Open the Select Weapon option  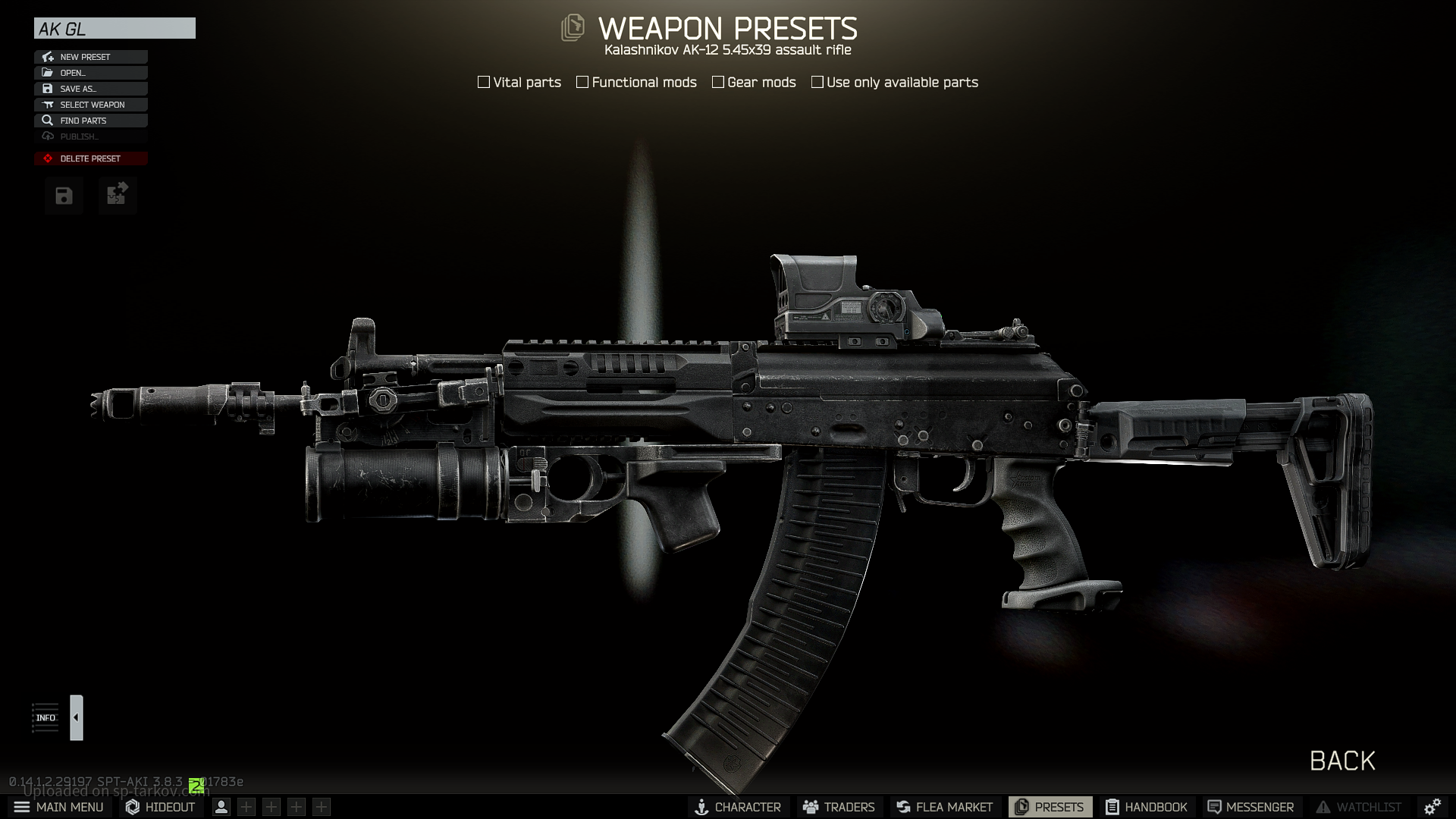pos(90,105)
